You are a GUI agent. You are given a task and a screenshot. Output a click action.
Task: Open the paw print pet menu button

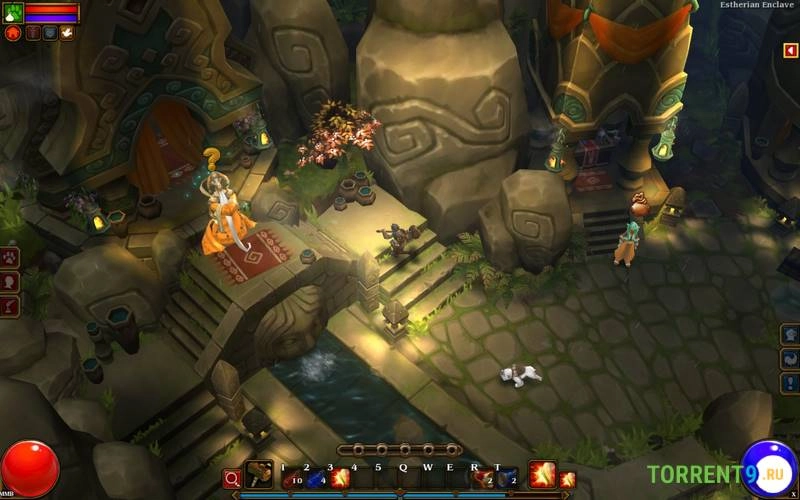[x=10, y=258]
